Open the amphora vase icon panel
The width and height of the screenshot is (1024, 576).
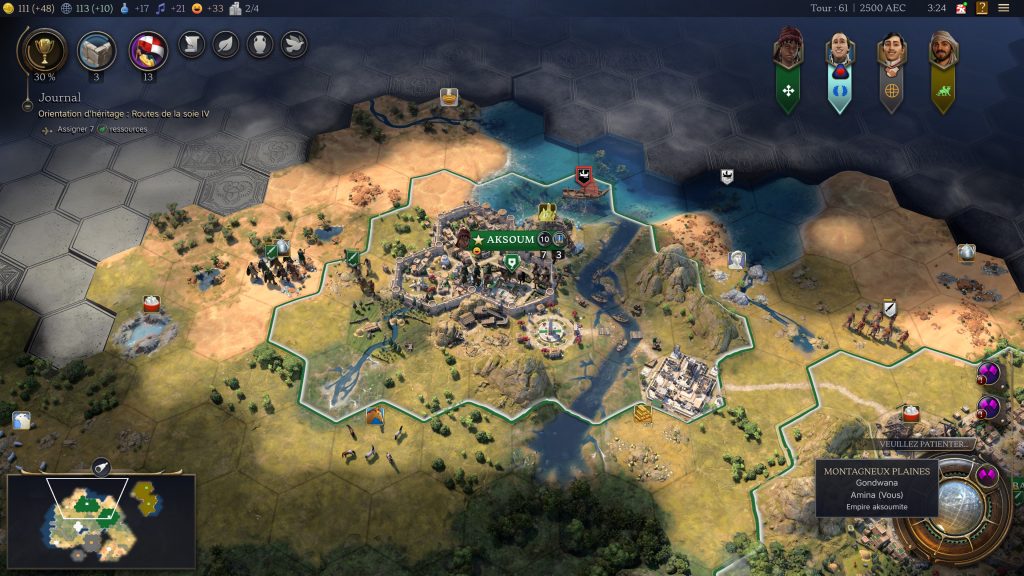[259, 44]
